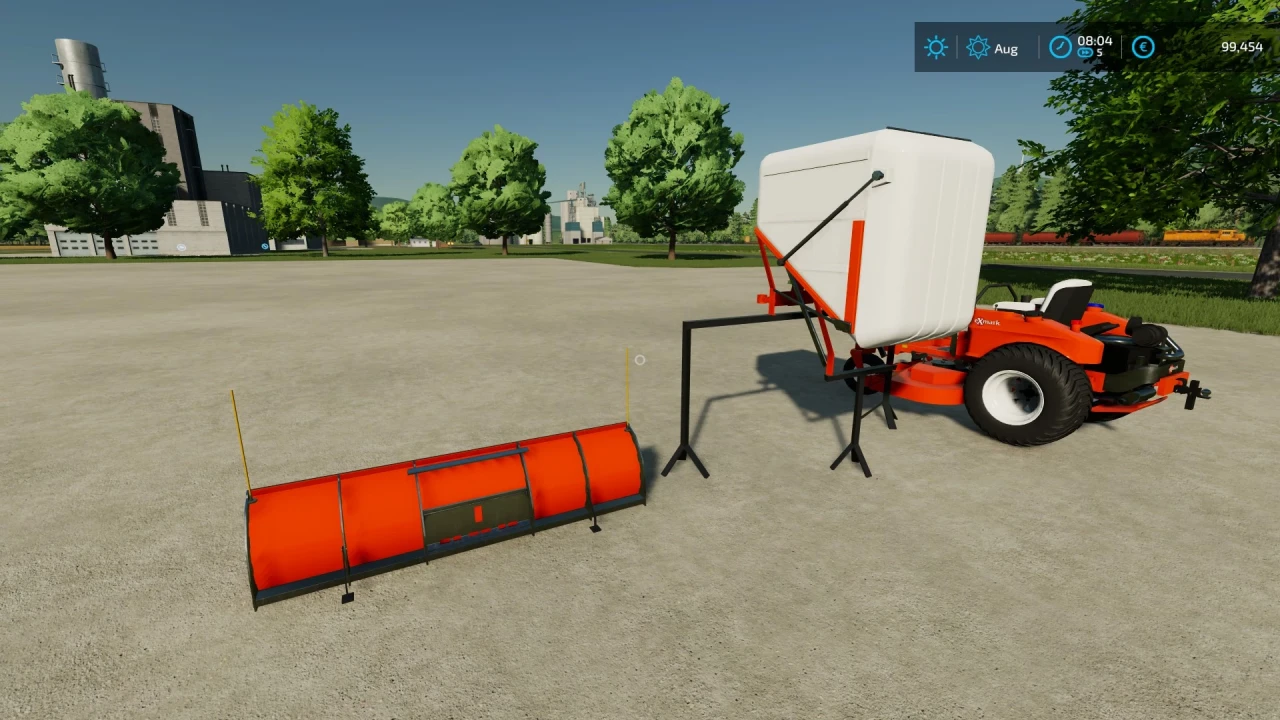The width and height of the screenshot is (1280, 720).
Task: Click the Euro coin currency icon
Action: pyautogui.click(x=1143, y=47)
